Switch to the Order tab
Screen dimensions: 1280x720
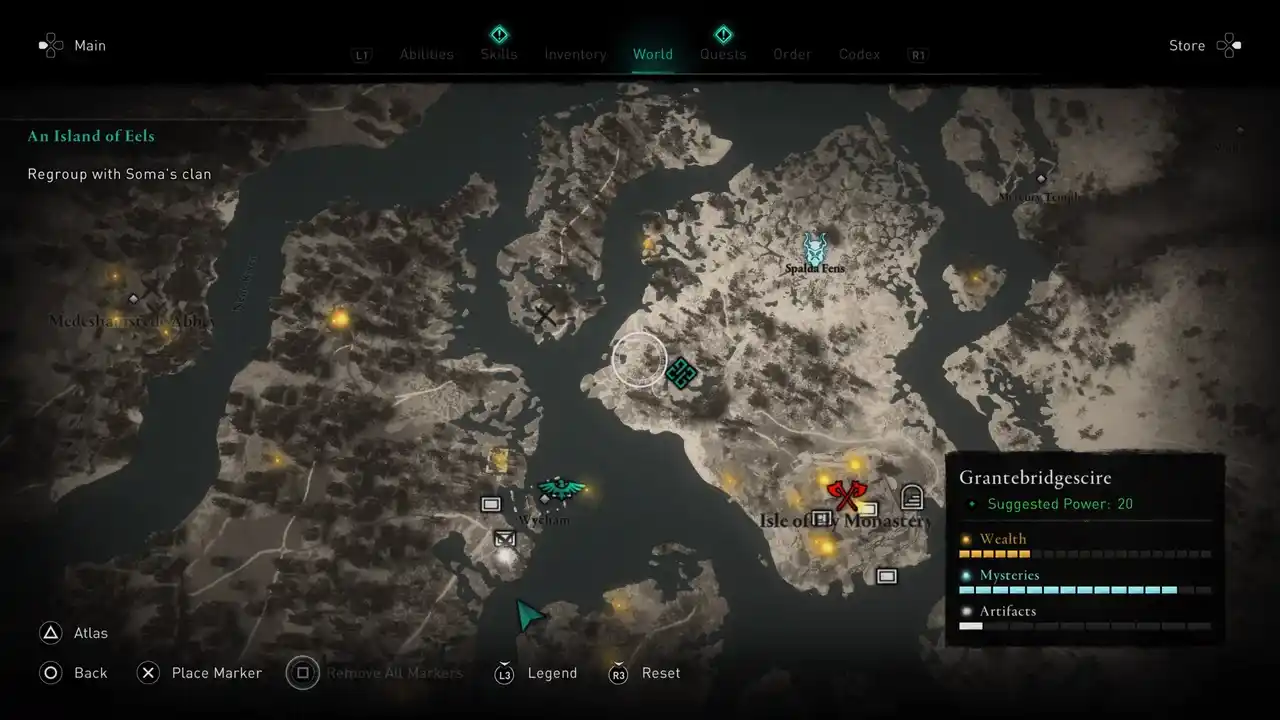[792, 54]
